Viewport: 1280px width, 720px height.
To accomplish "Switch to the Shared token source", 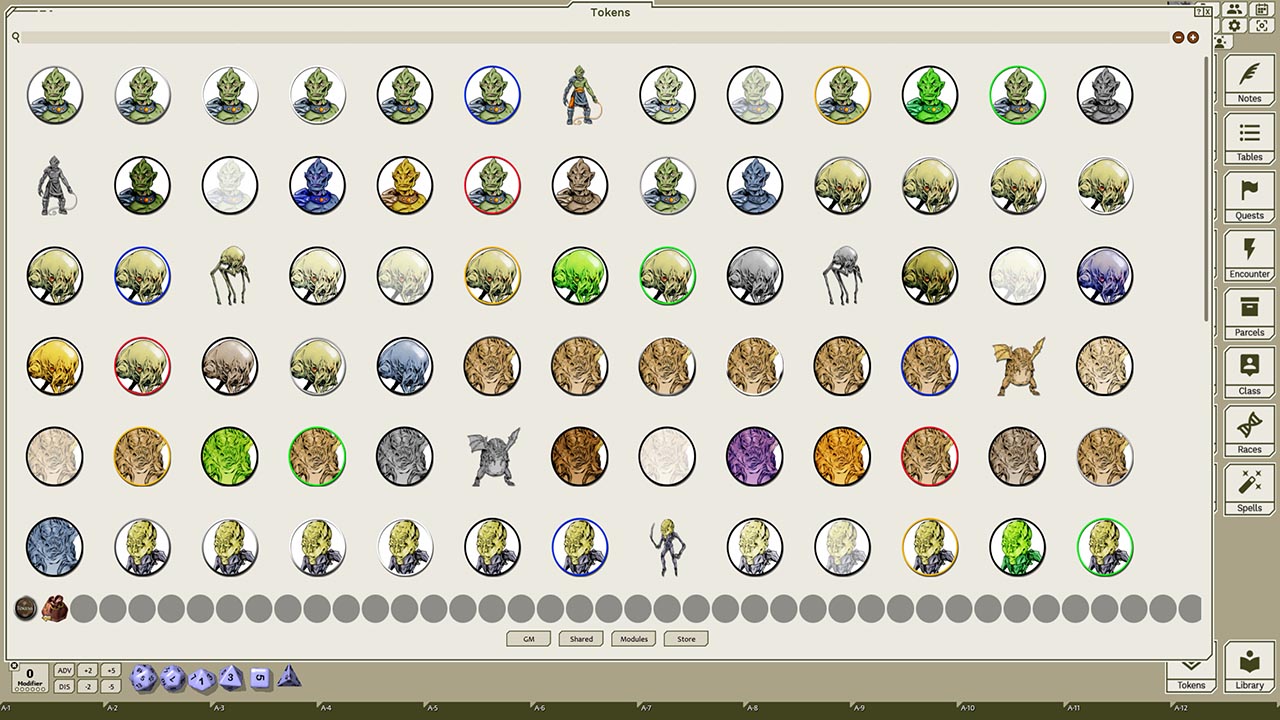I will coord(581,639).
